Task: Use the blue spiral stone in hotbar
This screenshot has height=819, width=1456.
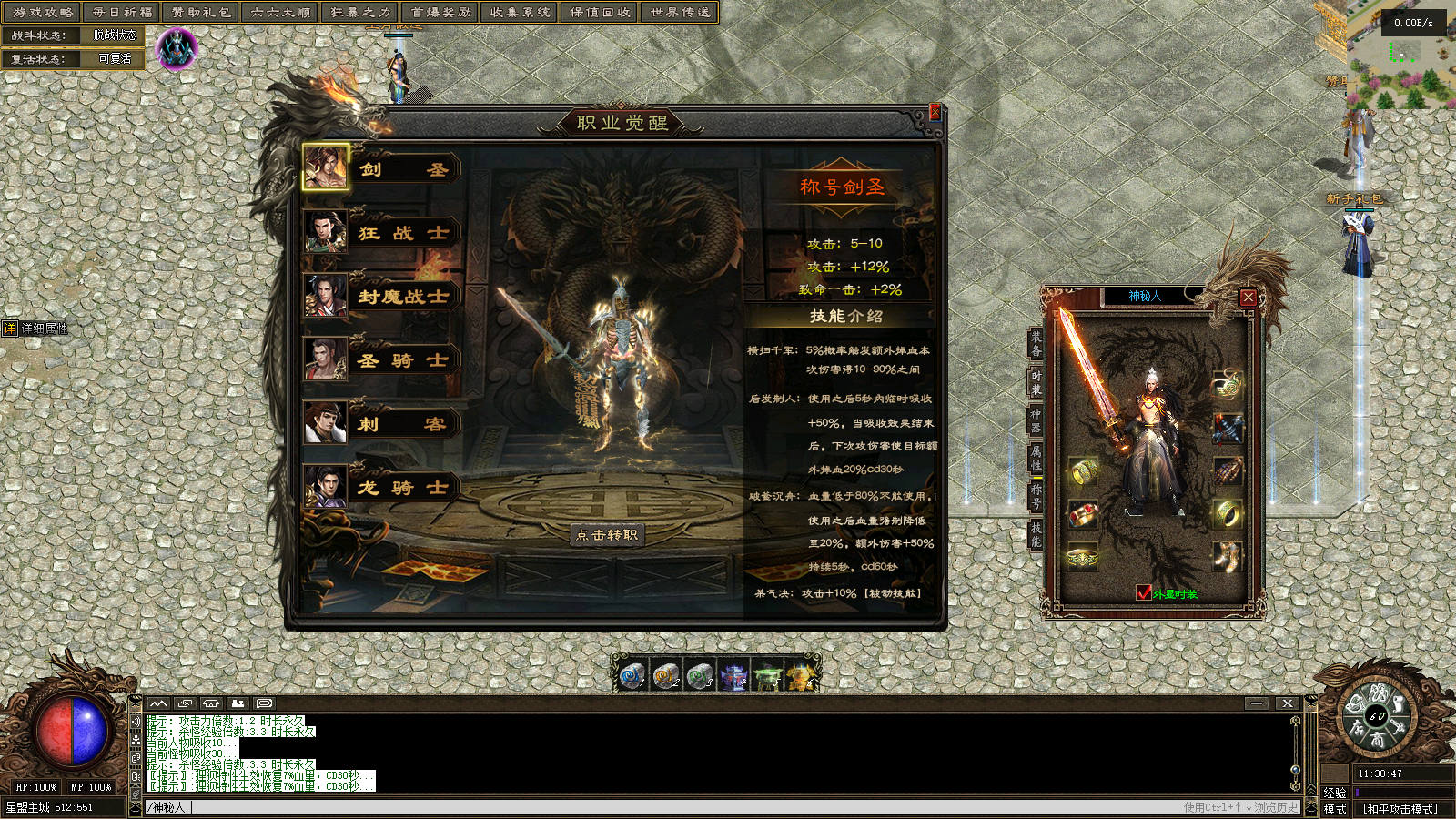Action: (632, 676)
